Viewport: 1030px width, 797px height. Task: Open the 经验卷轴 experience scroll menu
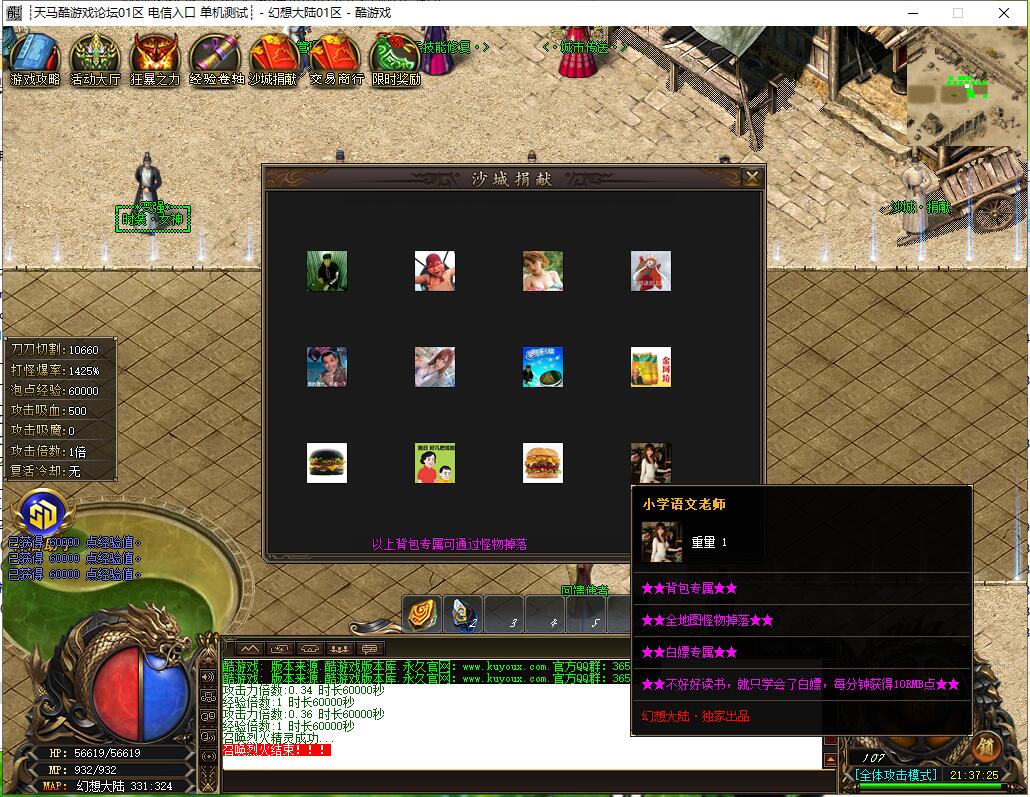click(216, 57)
